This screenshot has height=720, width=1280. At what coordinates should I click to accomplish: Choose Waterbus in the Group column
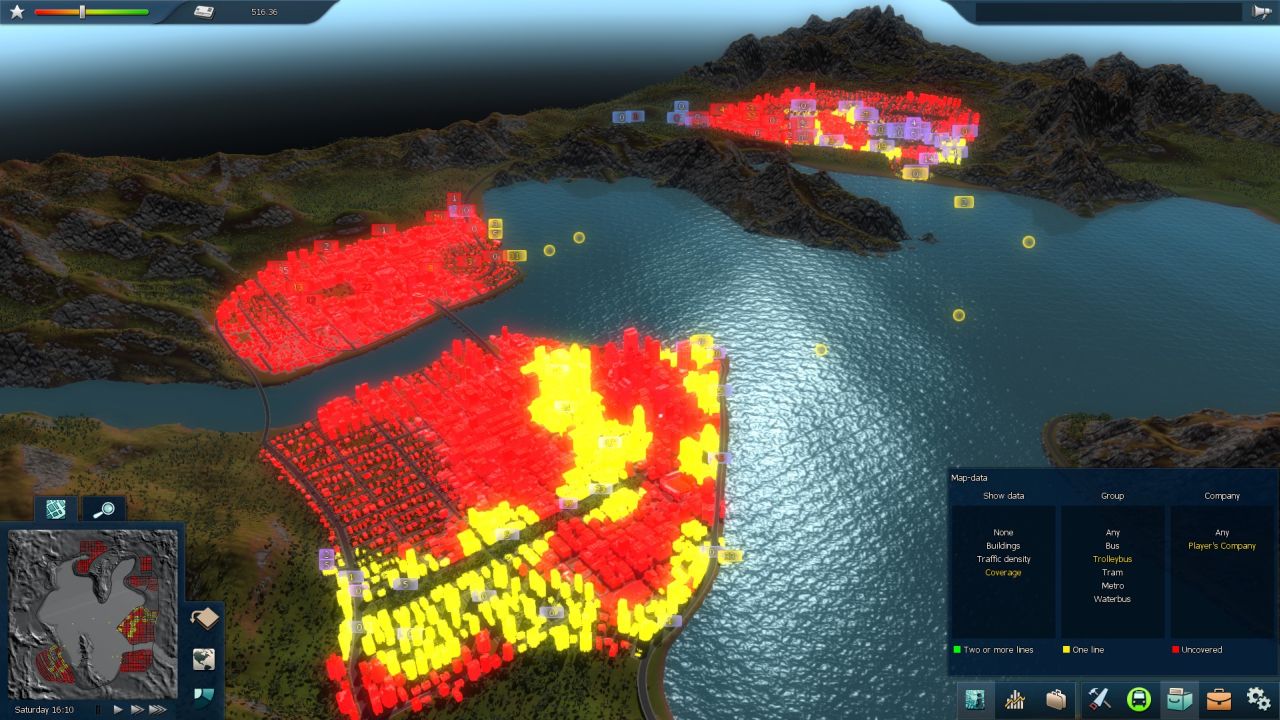tap(1112, 598)
